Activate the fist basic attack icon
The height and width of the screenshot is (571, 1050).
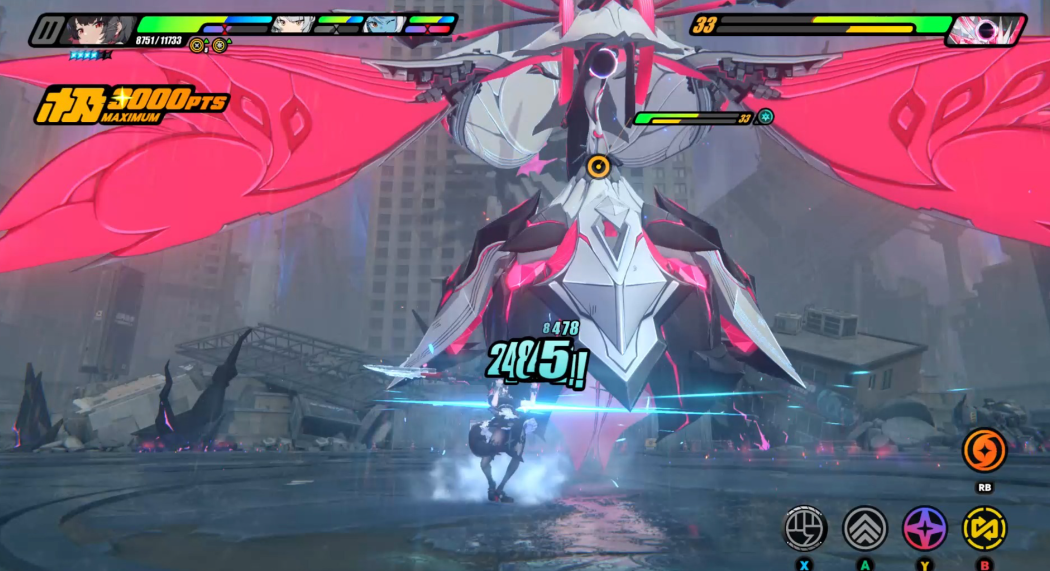pyautogui.click(x=804, y=527)
